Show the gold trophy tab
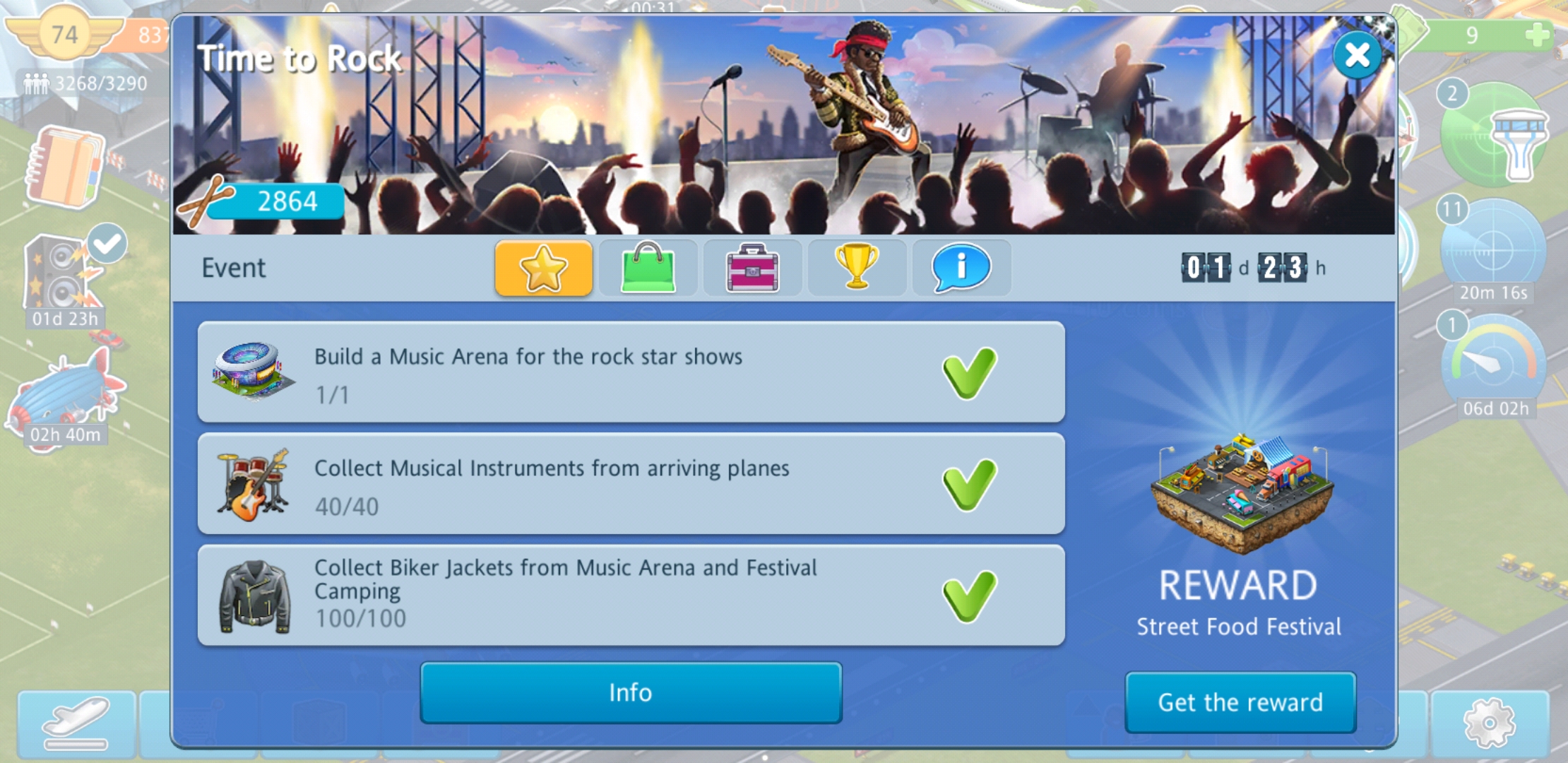 click(857, 268)
